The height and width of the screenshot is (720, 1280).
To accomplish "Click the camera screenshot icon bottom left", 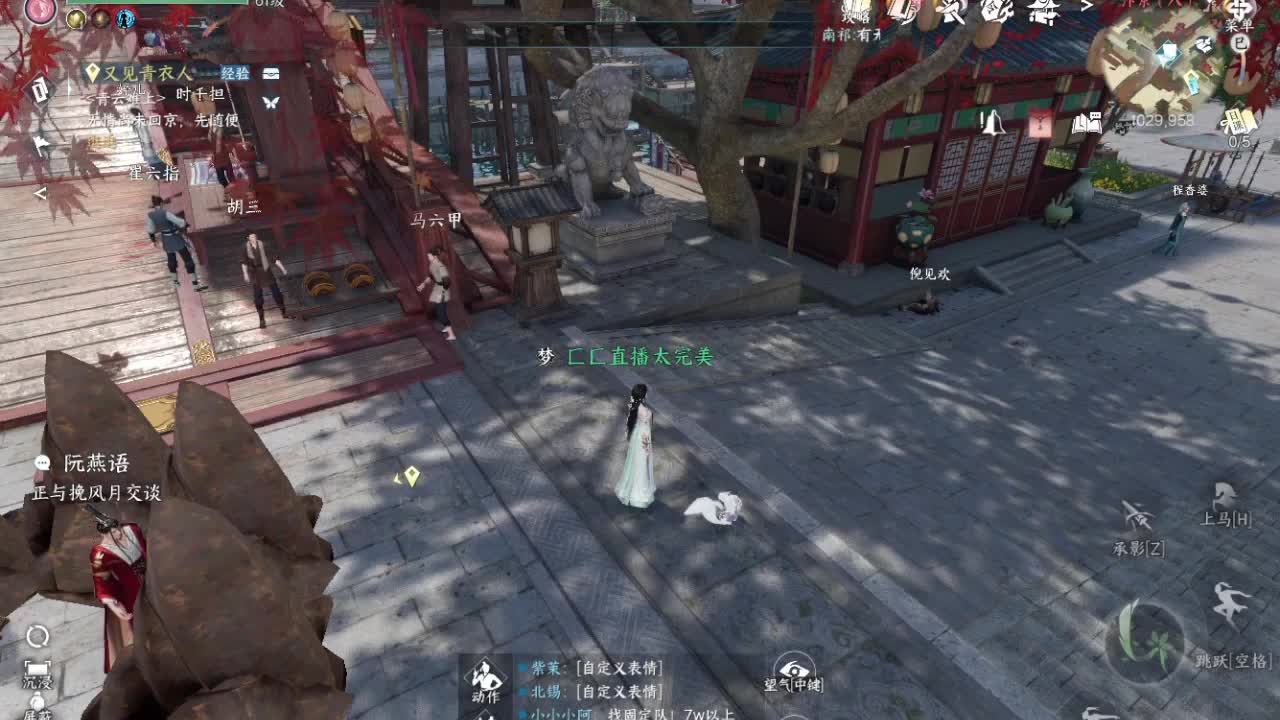I will [x=37, y=668].
